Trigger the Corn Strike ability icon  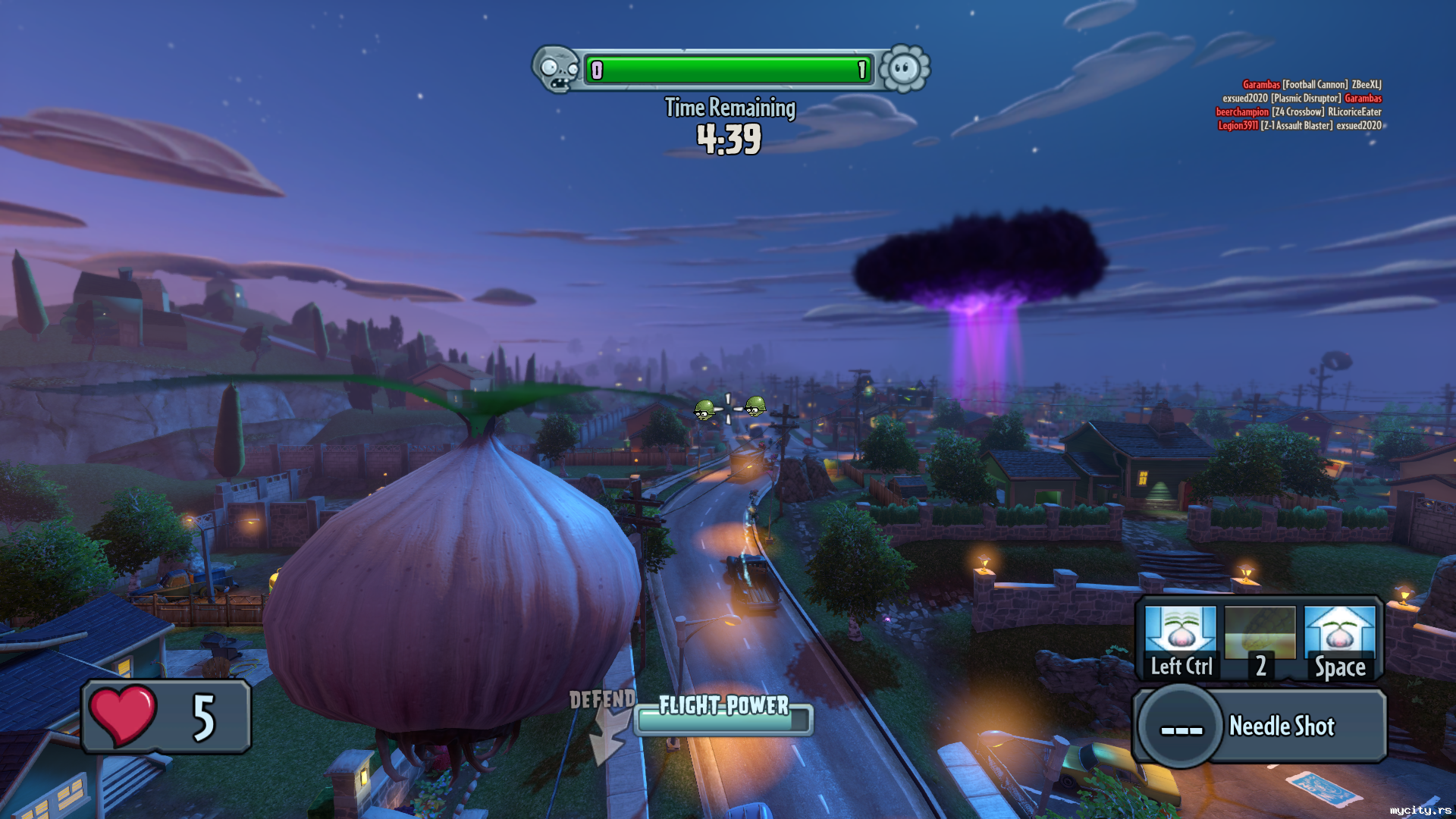pyautogui.click(x=1260, y=641)
